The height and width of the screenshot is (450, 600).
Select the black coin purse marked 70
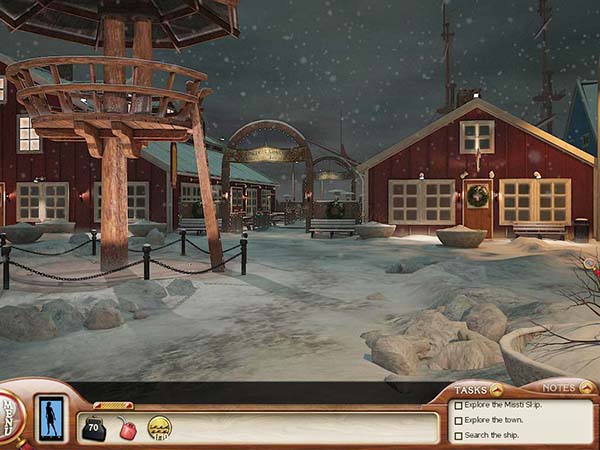[94, 430]
